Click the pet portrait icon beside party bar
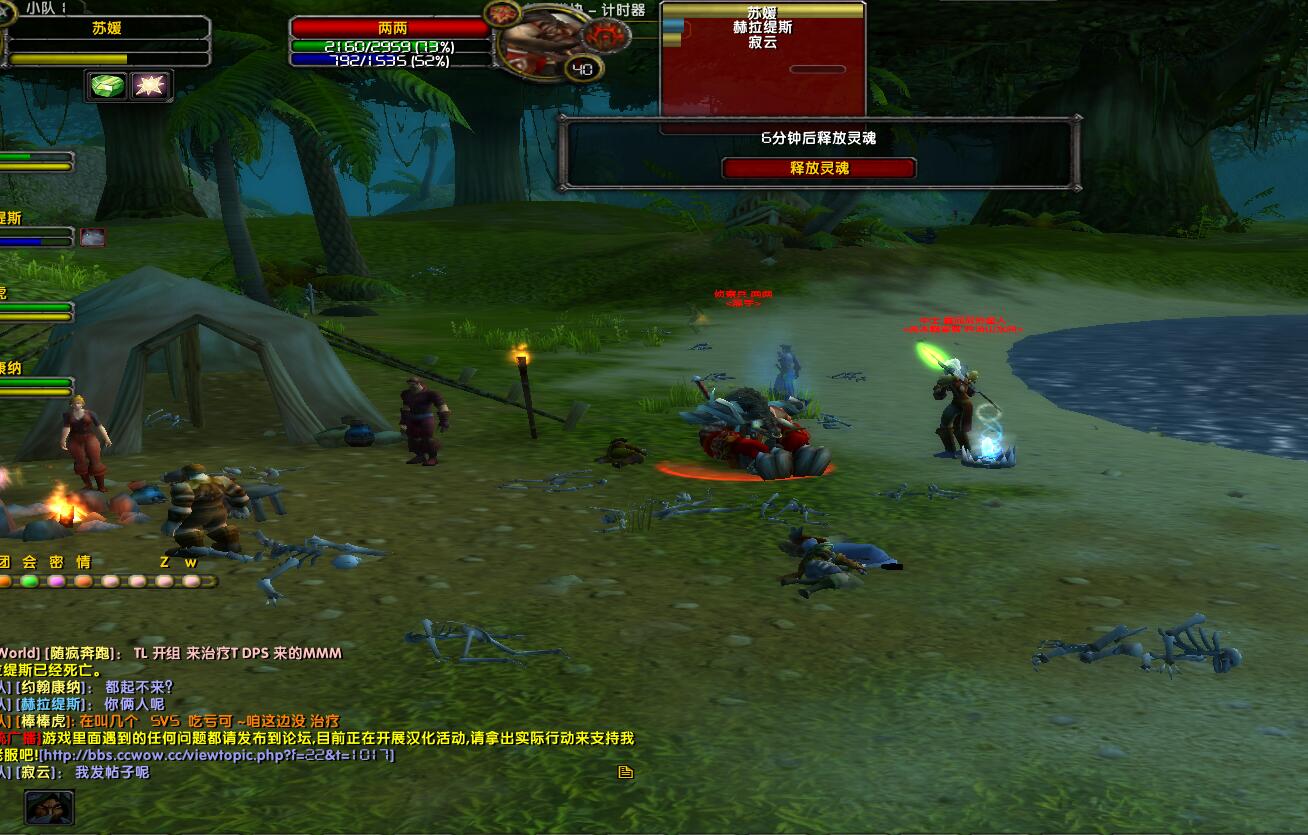Screen dimensions: 1308x835 [x=93, y=237]
